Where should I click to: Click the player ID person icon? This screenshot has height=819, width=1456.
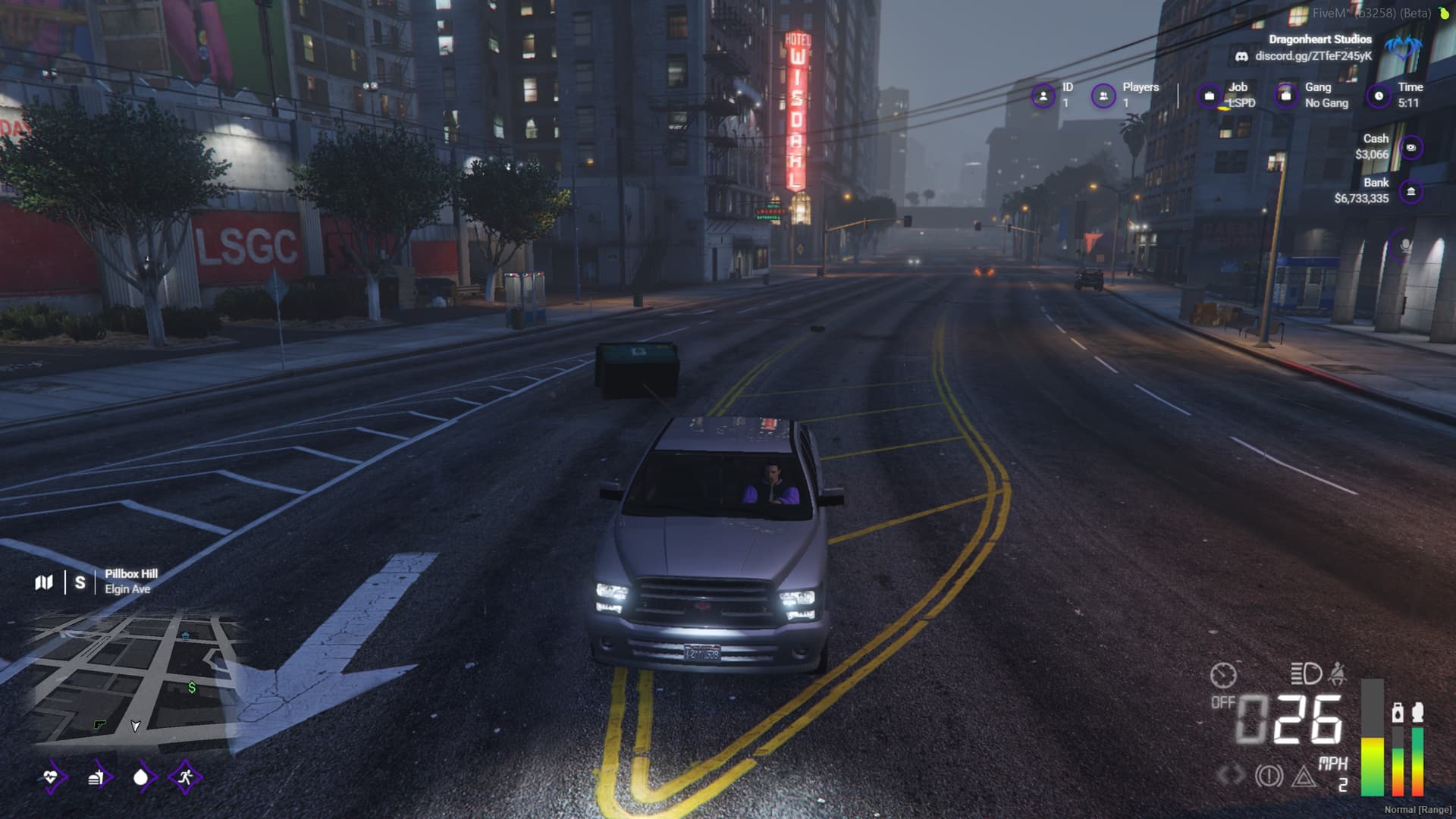point(1043,96)
